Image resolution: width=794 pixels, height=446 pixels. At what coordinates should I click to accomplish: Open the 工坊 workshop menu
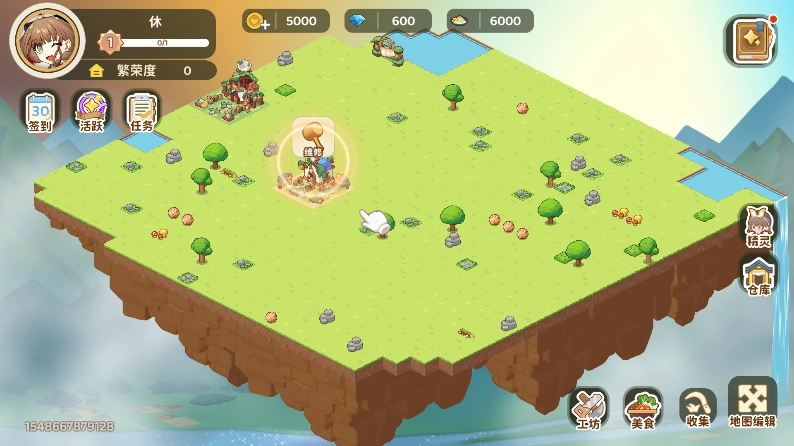pyautogui.click(x=589, y=408)
